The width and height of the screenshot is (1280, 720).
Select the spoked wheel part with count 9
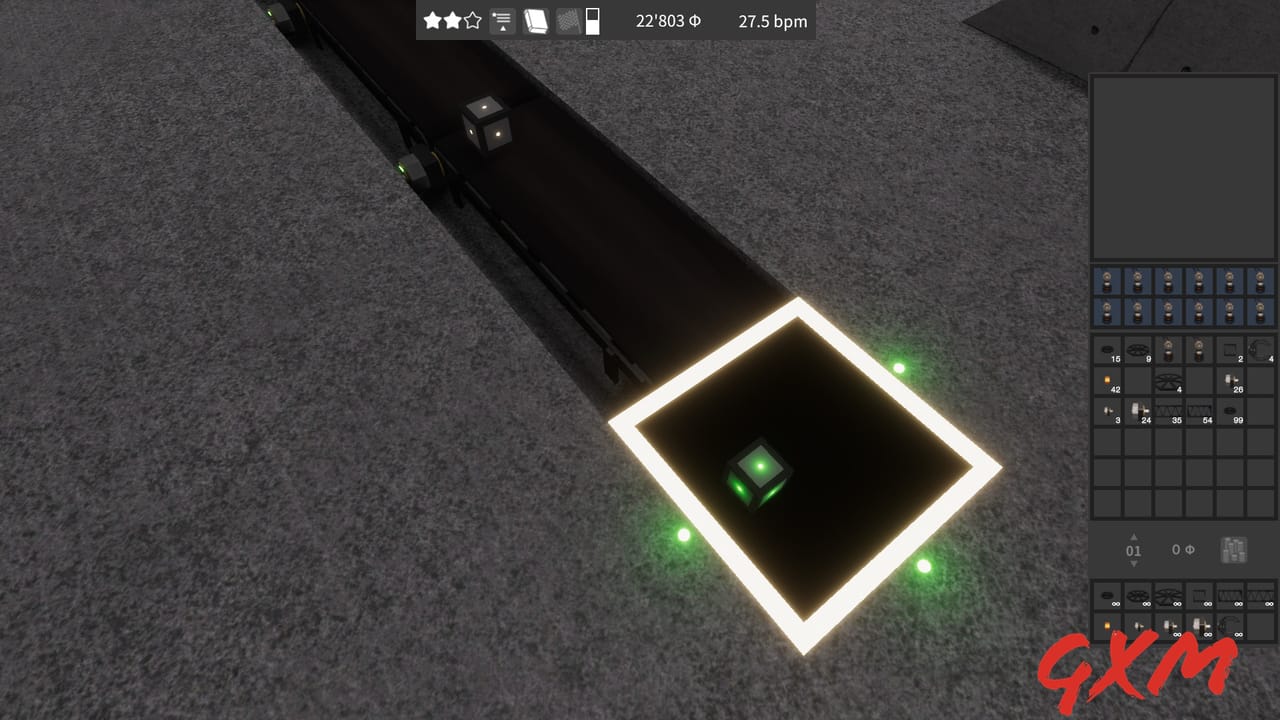coord(1137,349)
